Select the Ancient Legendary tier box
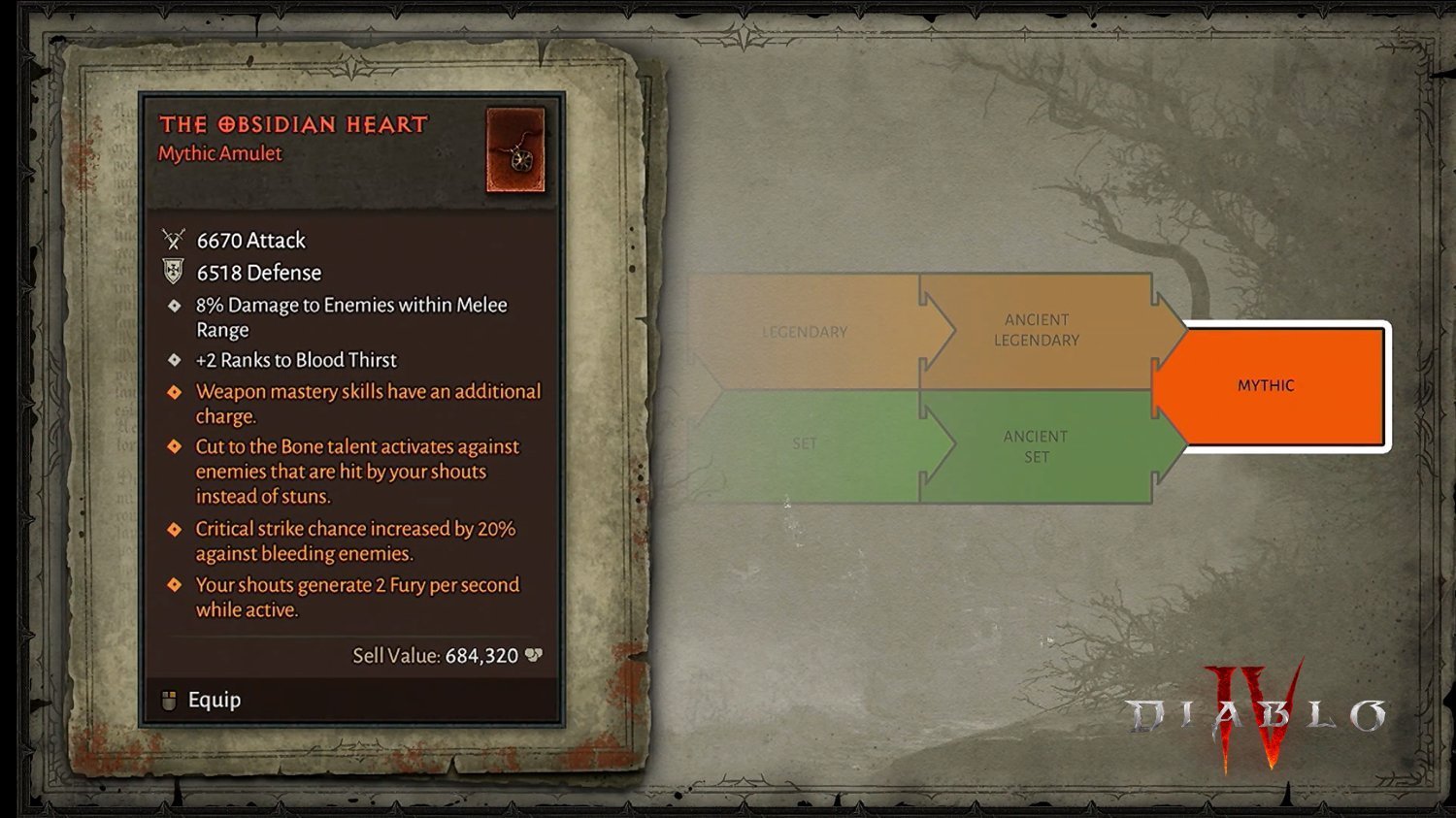 (x=1037, y=330)
